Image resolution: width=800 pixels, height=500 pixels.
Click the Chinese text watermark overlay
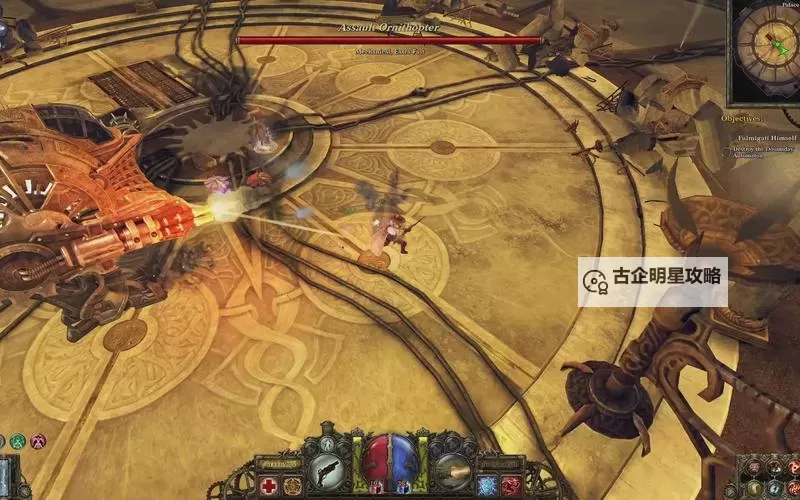coord(652,280)
